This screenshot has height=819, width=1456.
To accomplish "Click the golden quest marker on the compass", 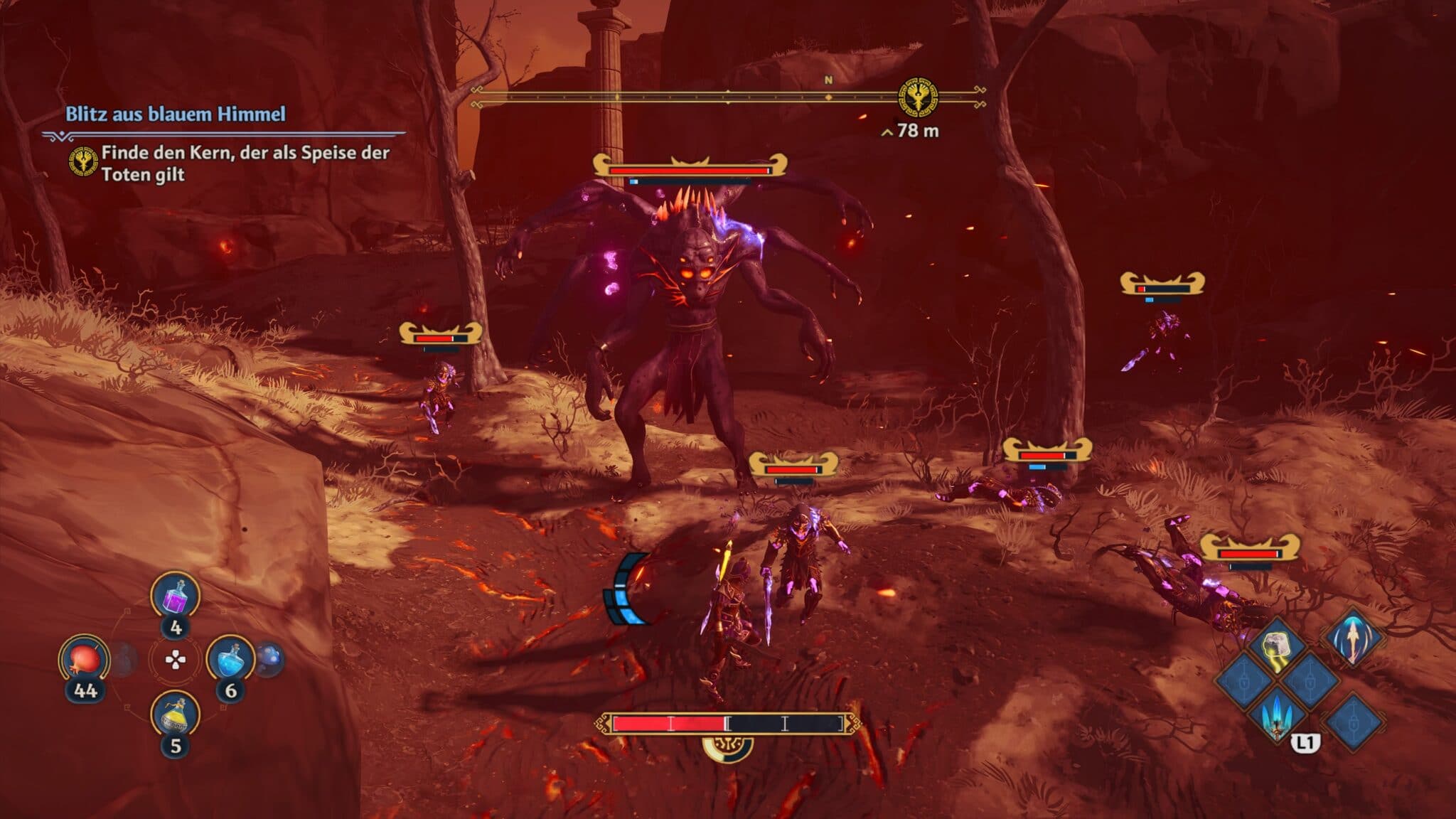I will coord(918,98).
